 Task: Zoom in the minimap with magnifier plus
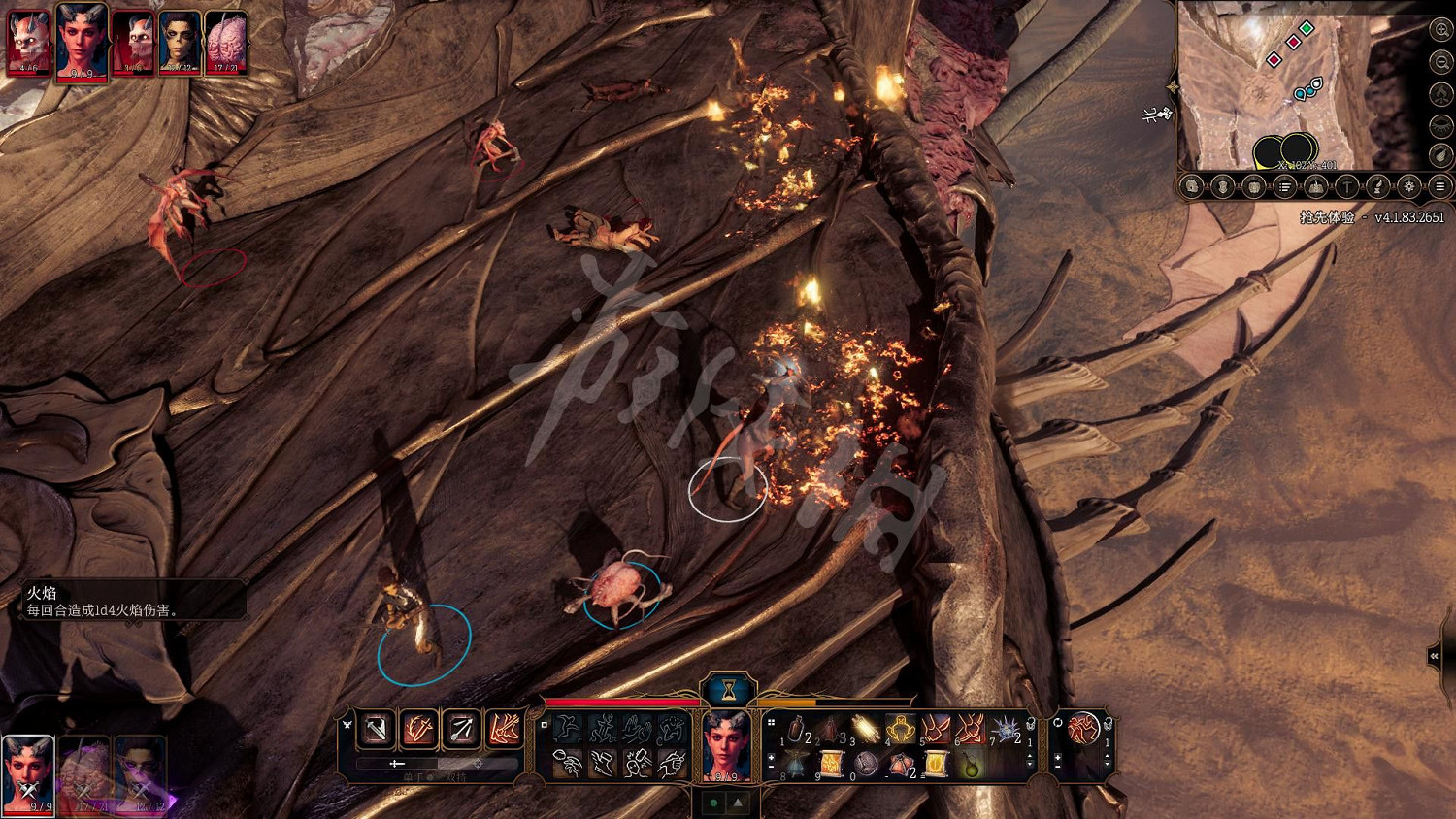(x=1440, y=30)
